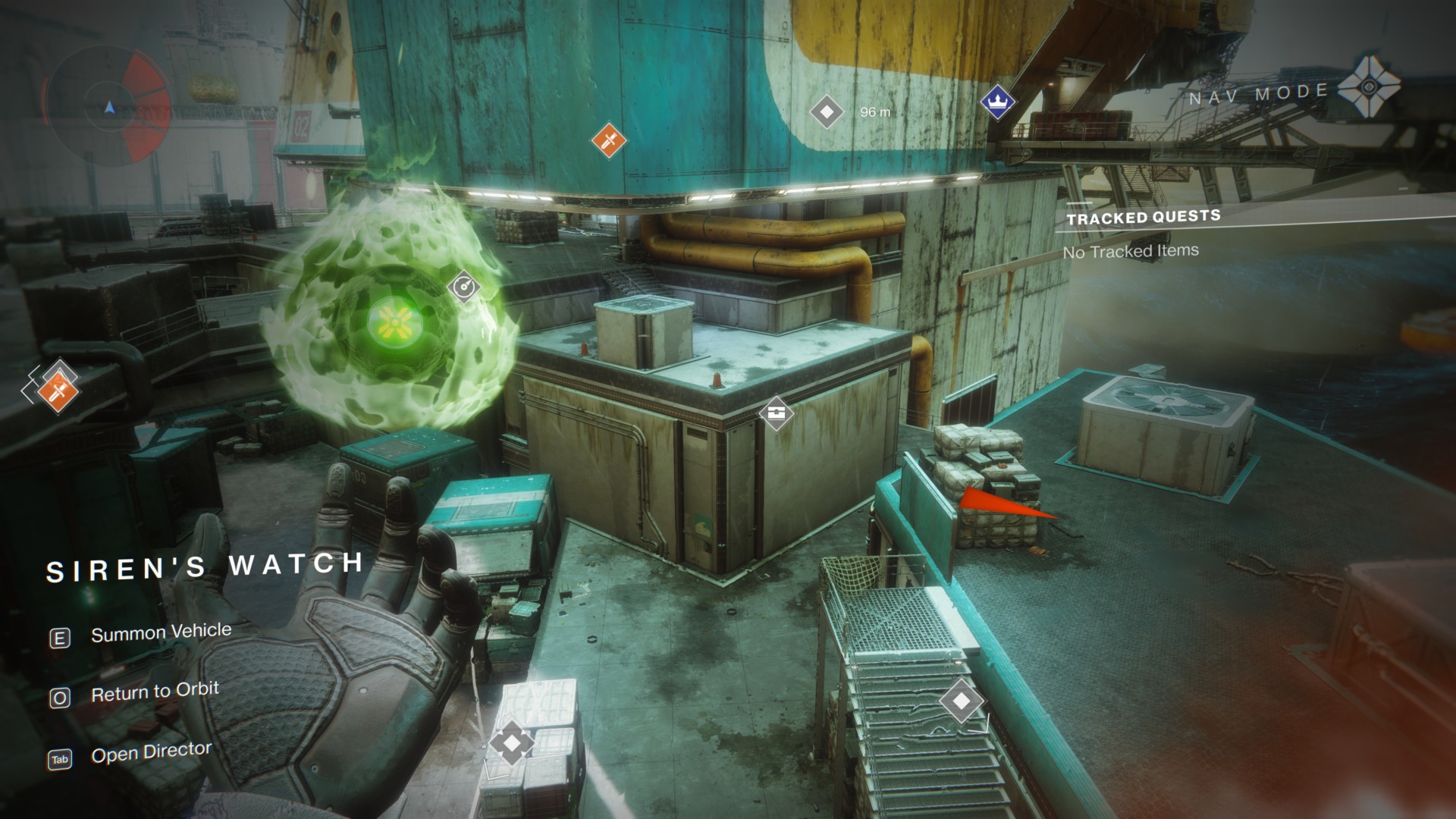Select the gauge dial waypoint marker
The image size is (1456, 819).
(x=463, y=287)
